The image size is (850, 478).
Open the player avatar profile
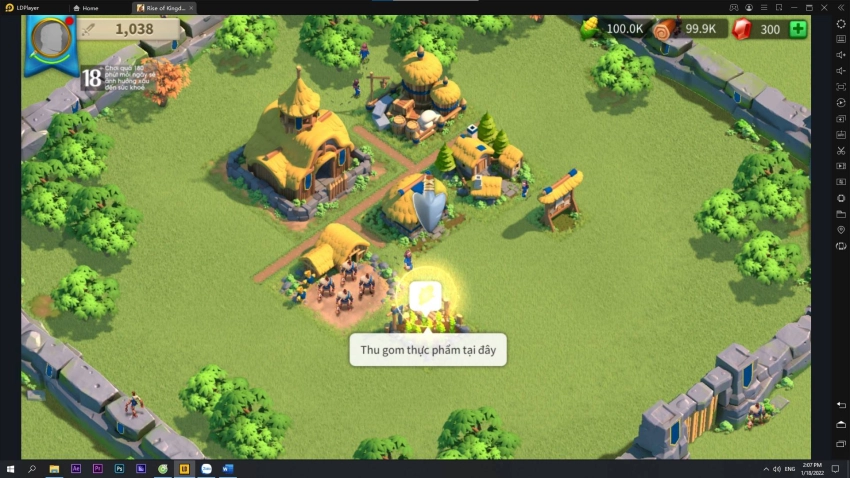(x=51, y=39)
